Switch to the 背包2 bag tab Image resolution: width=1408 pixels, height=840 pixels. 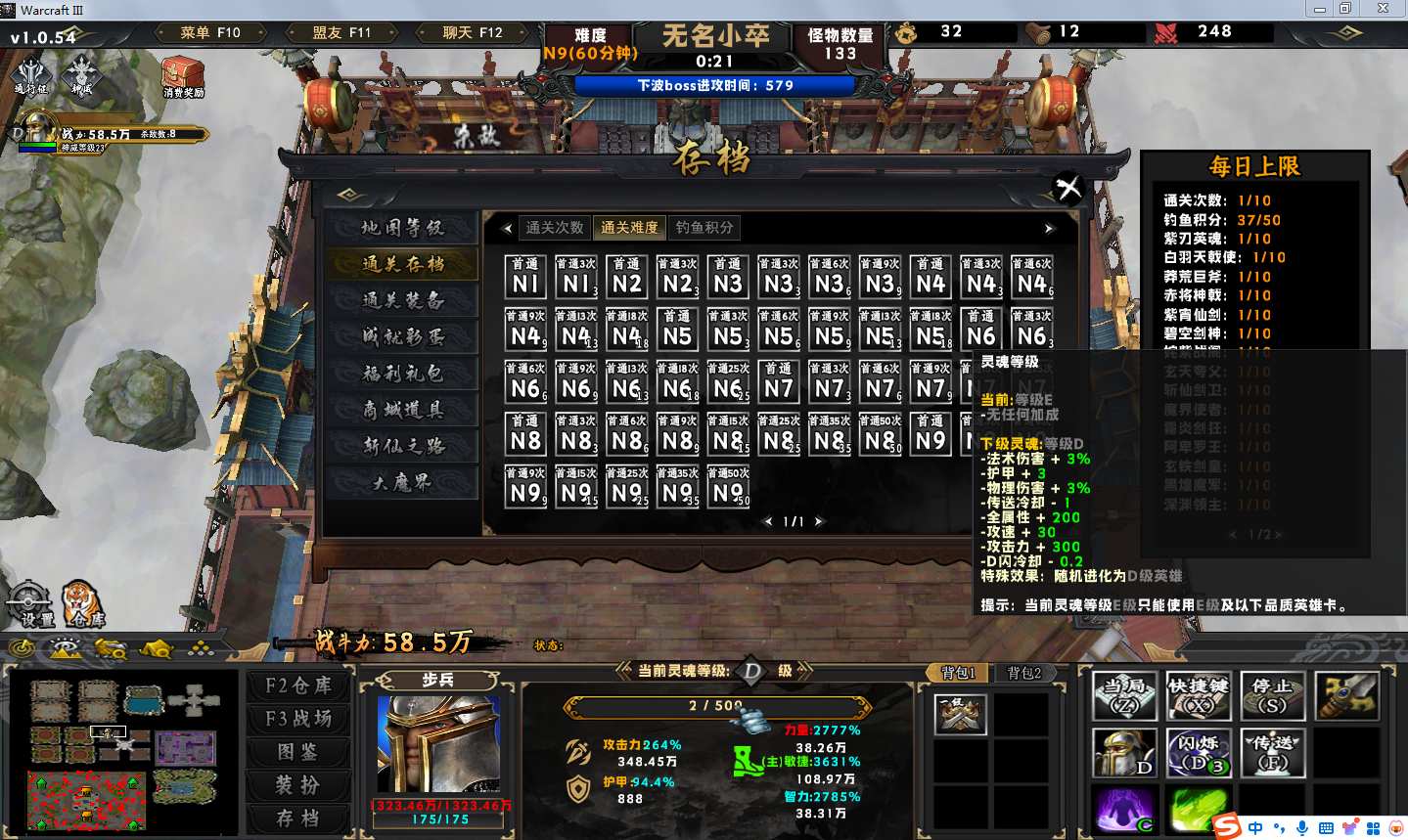click(x=1023, y=673)
